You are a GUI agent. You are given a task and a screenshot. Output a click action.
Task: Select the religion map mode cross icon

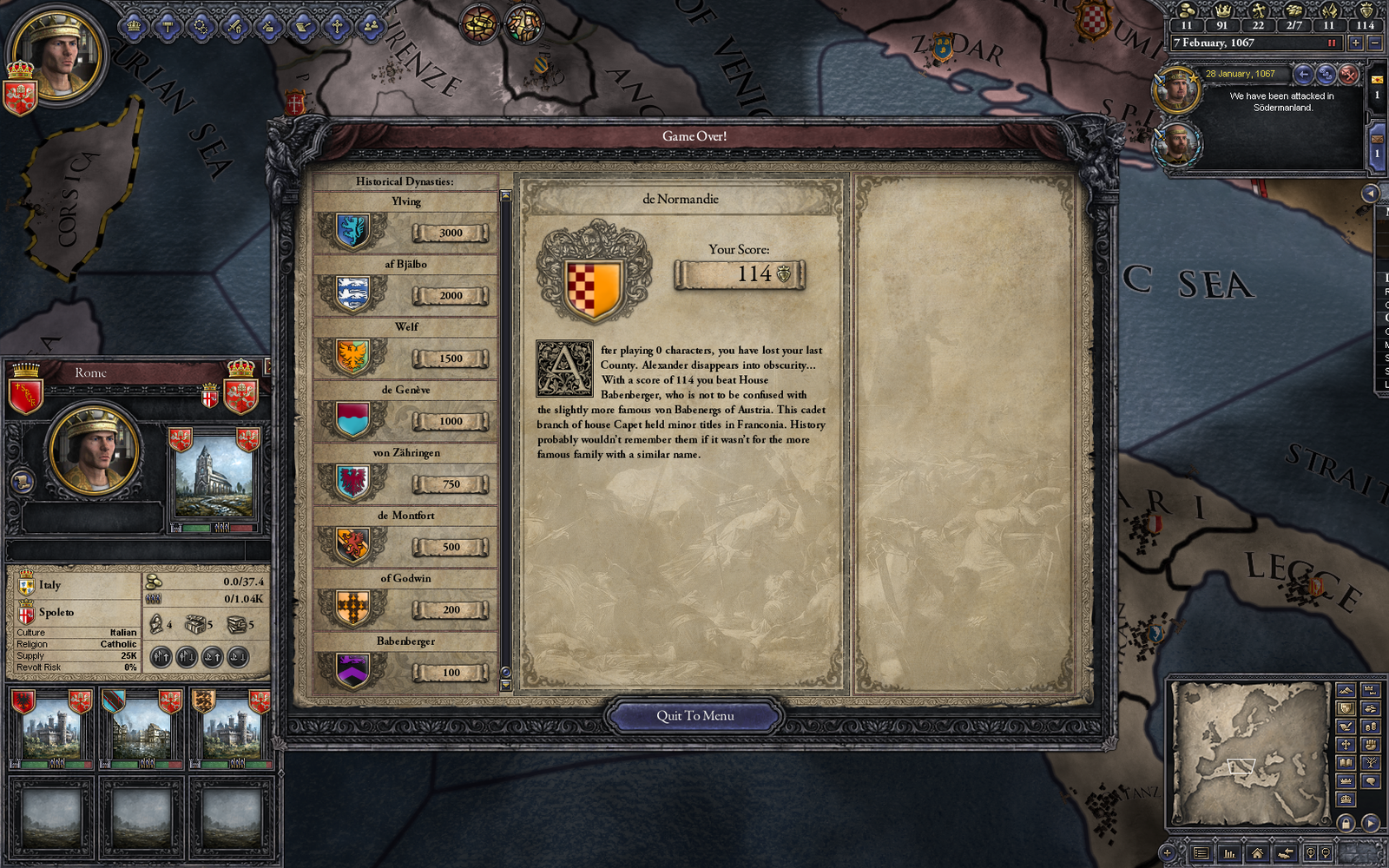coord(1346,745)
